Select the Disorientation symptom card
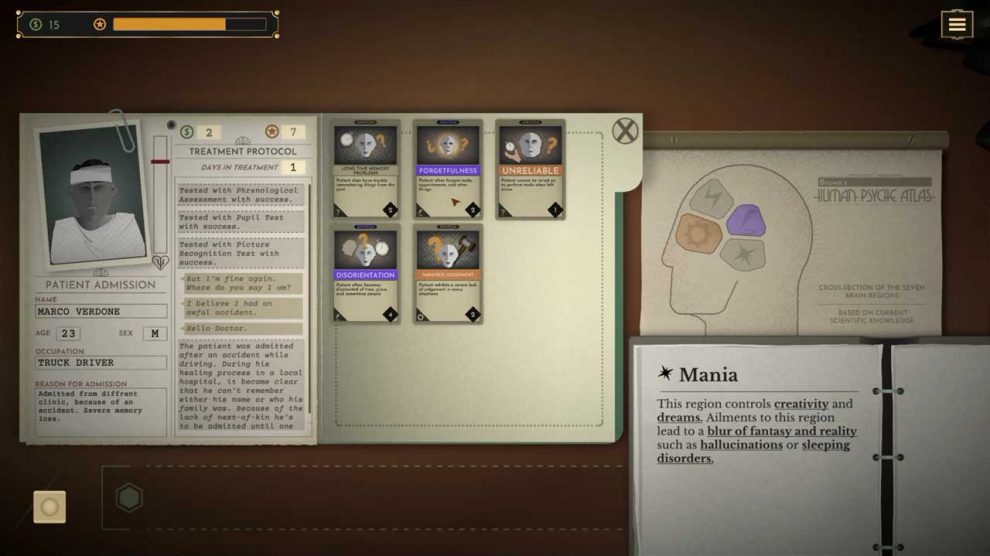This screenshot has width=990, height=556. pos(367,273)
